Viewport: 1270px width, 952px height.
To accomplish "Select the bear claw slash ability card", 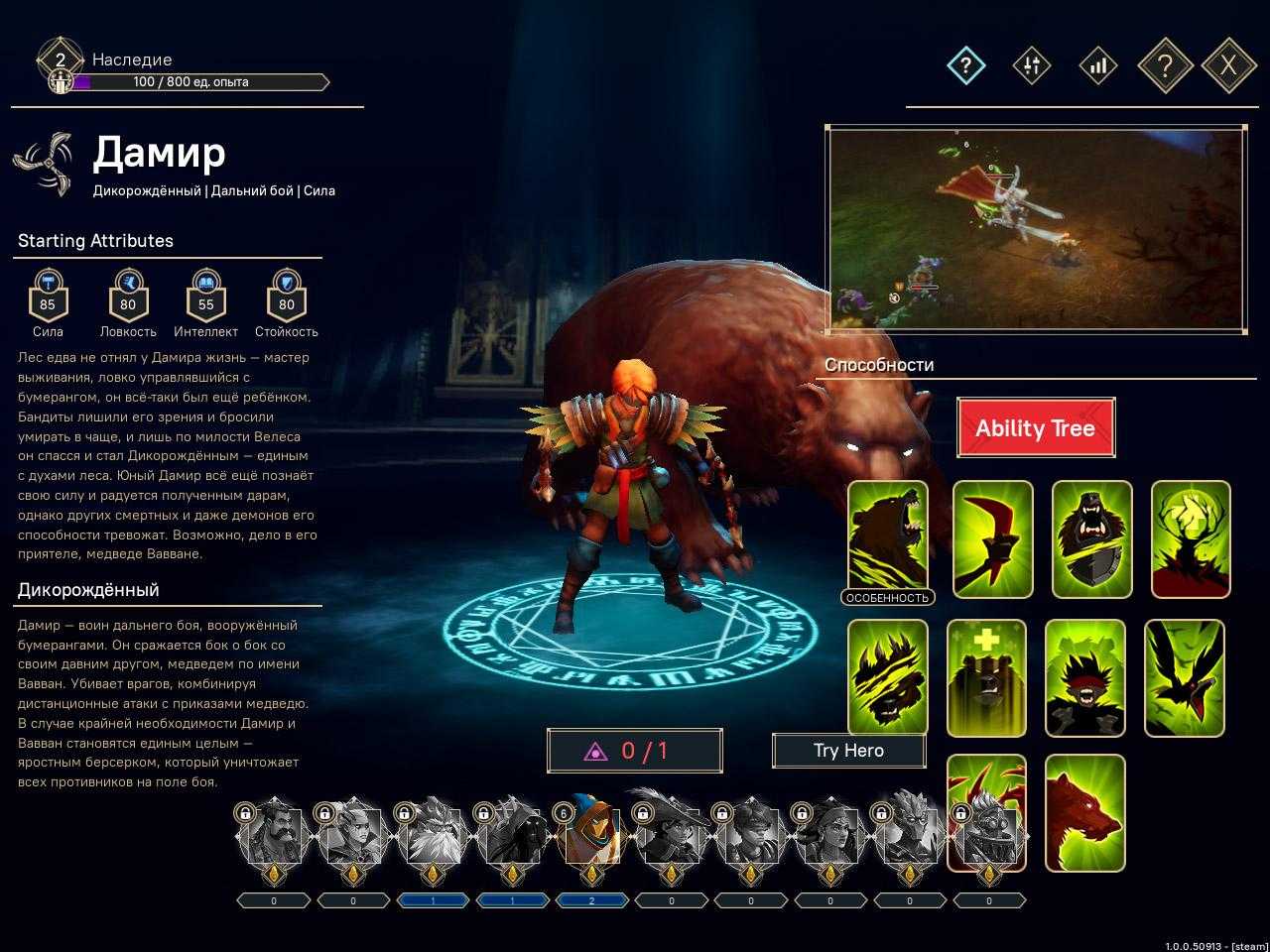I will pyautogui.click(x=888, y=678).
